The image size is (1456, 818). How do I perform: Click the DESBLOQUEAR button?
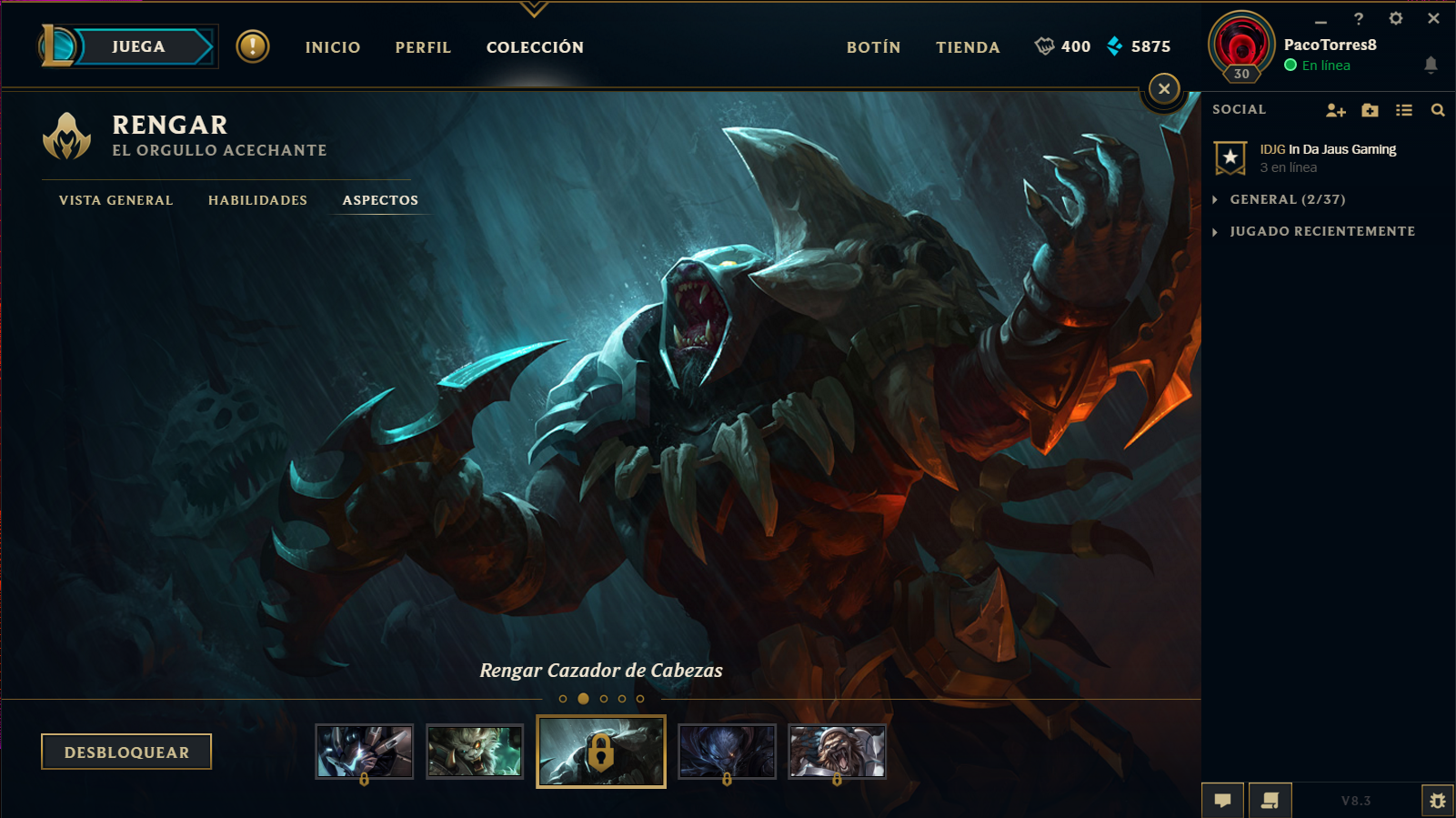126,752
